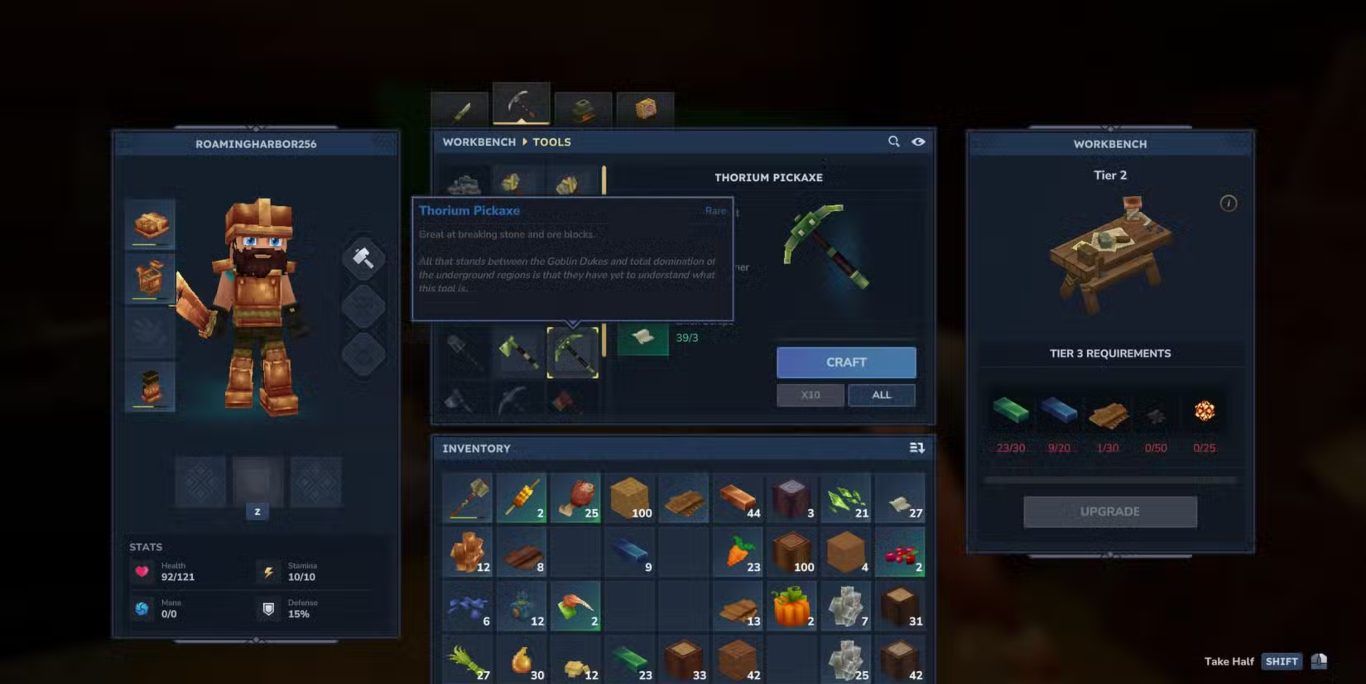Open the workbench recipe search

click(x=894, y=142)
